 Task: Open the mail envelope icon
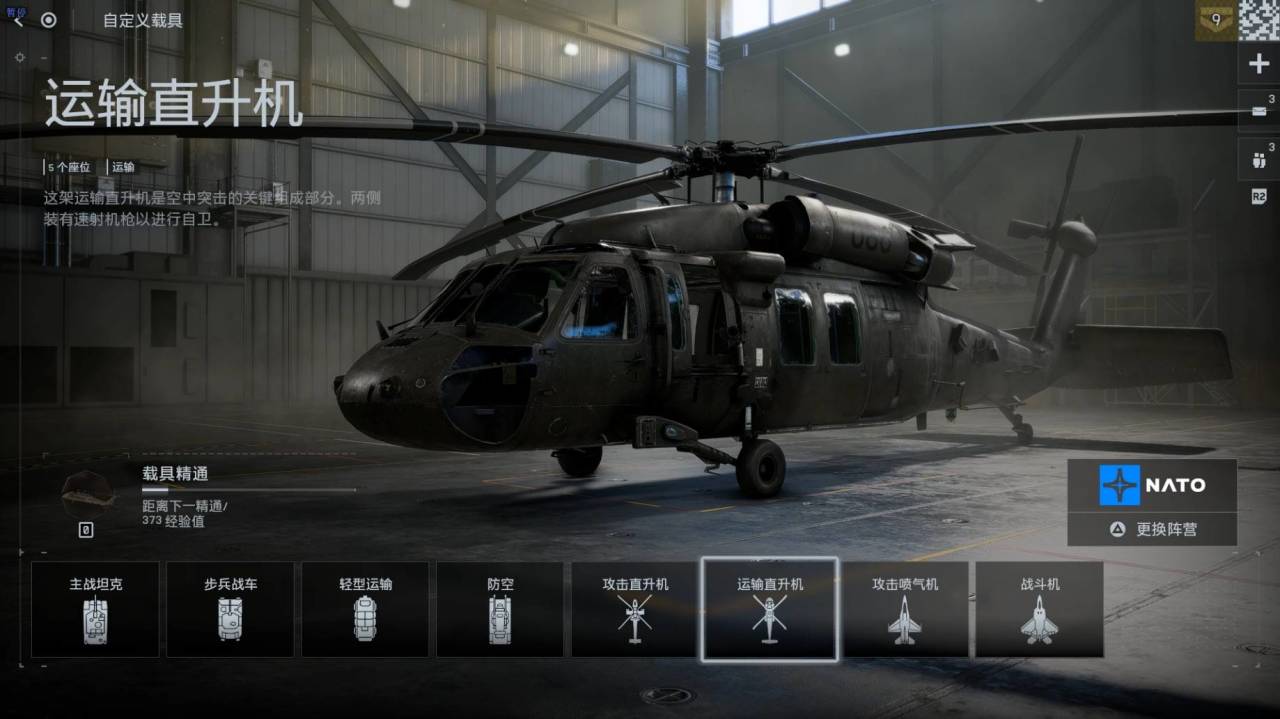[x=1258, y=110]
